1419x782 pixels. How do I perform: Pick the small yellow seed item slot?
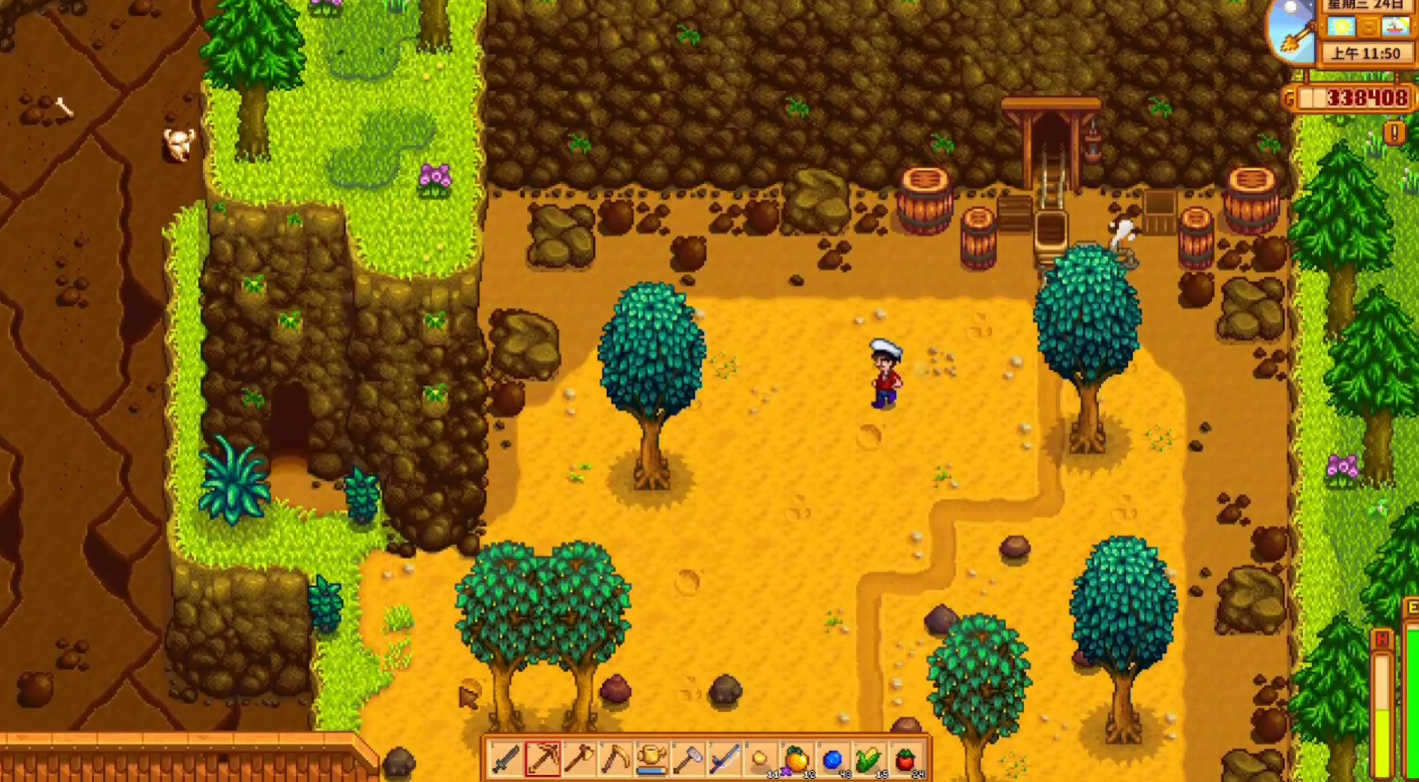tap(760, 759)
